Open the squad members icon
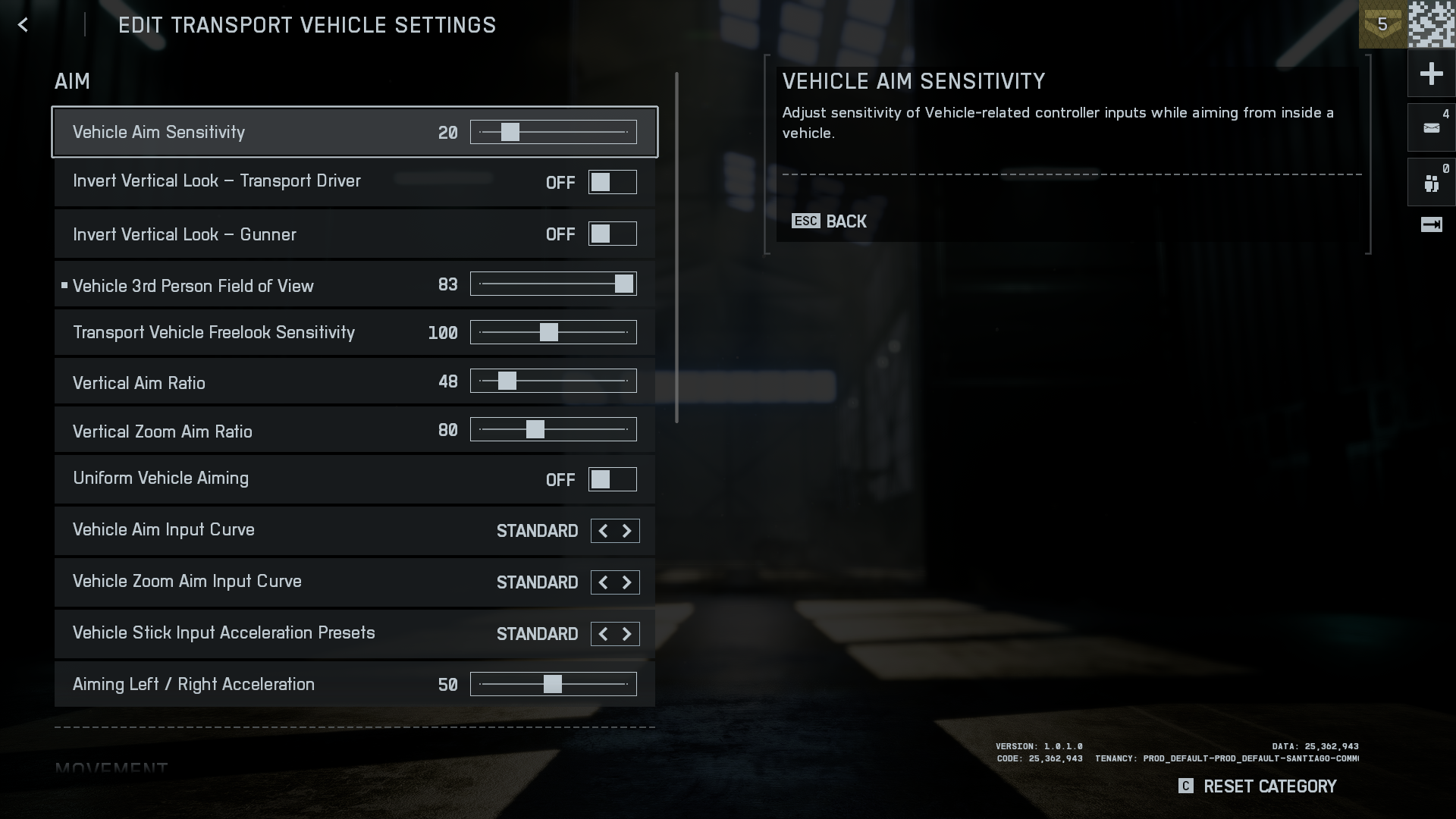The image size is (1456, 819). (1431, 183)
